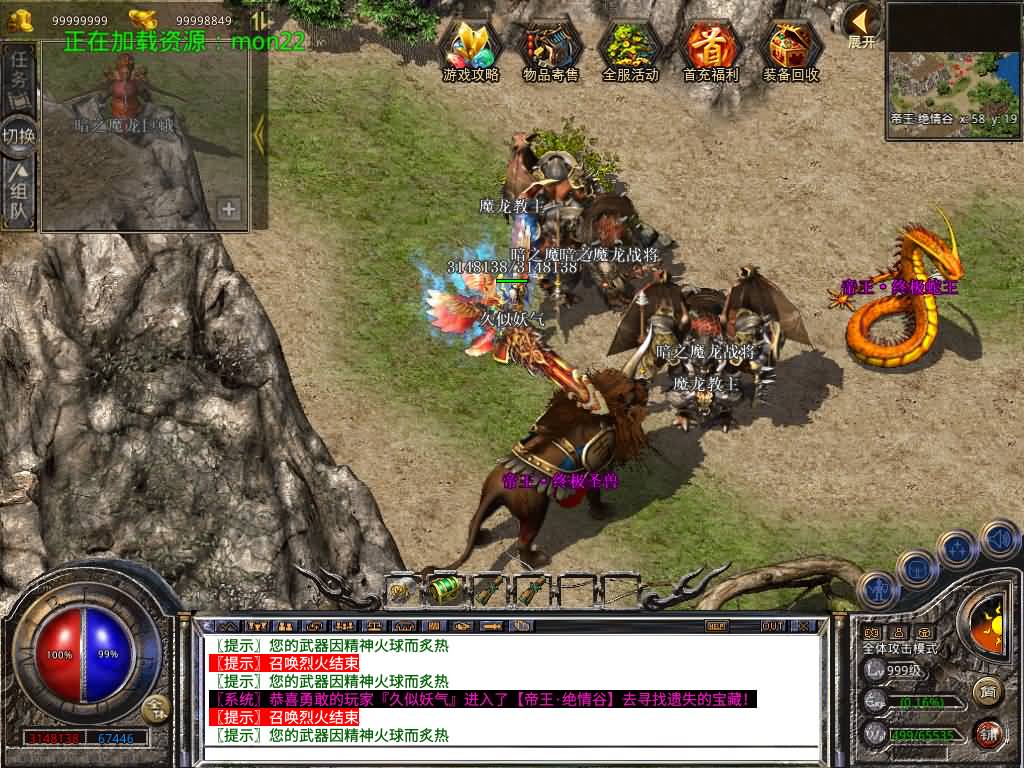
Task: Click the gold 令 token button by the orbs
Action: click(x=155, y=710)
